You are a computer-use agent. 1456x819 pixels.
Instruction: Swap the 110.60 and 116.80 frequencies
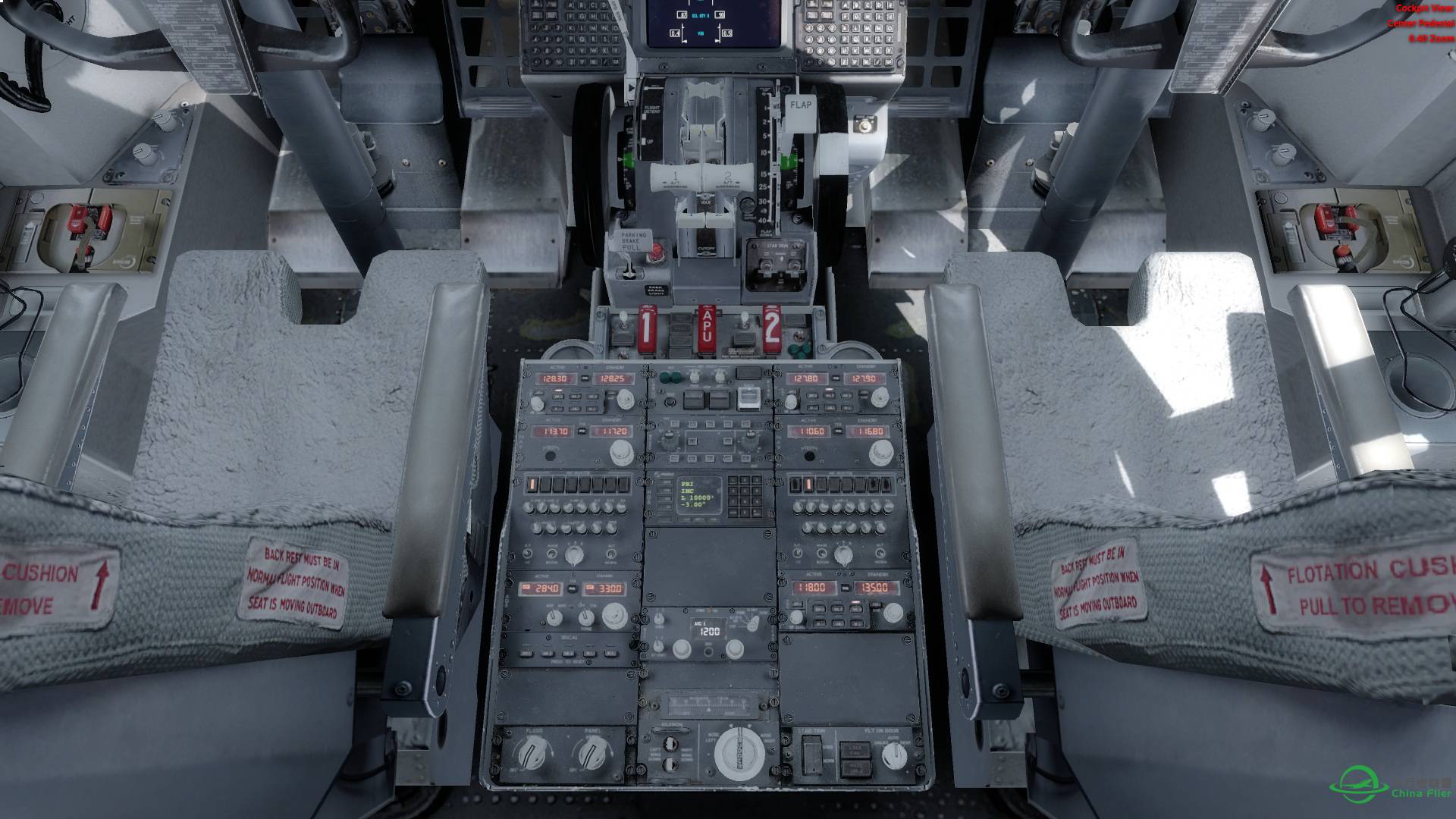pyautogui.click(x=839, y=431)
